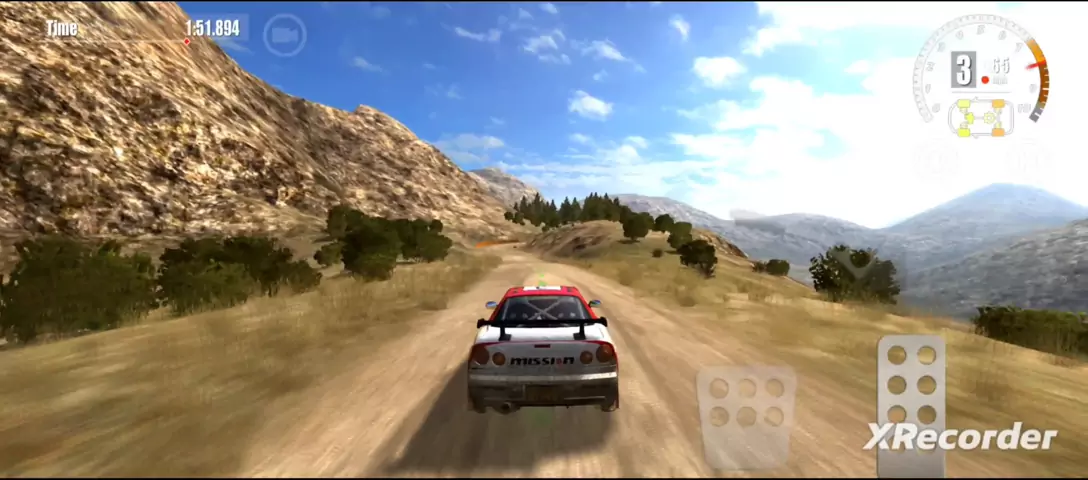Tap the camera view change icon
The image size is (1088, 480).
(284, 35)
